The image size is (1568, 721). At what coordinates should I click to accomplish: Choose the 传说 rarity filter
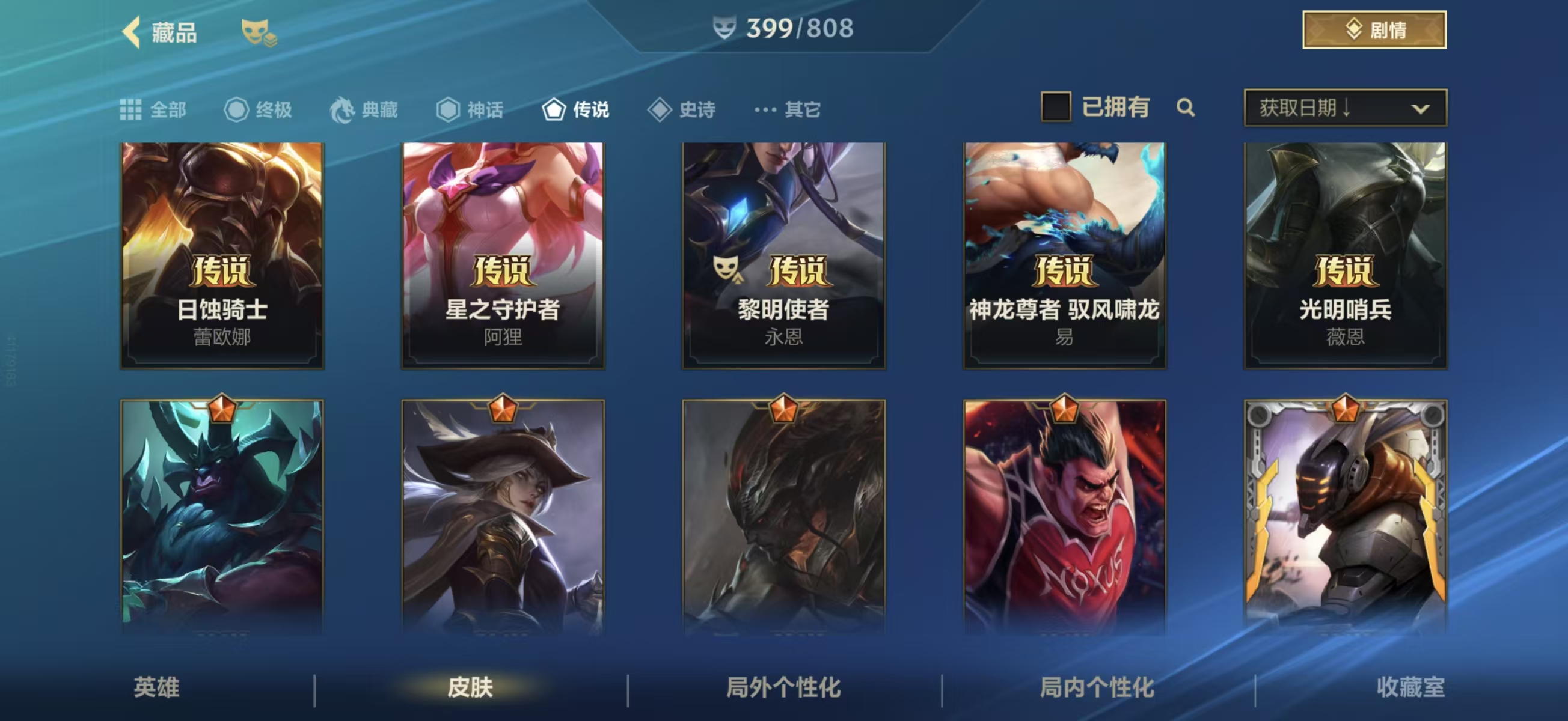pyautogui.click(x=576, y=109)
